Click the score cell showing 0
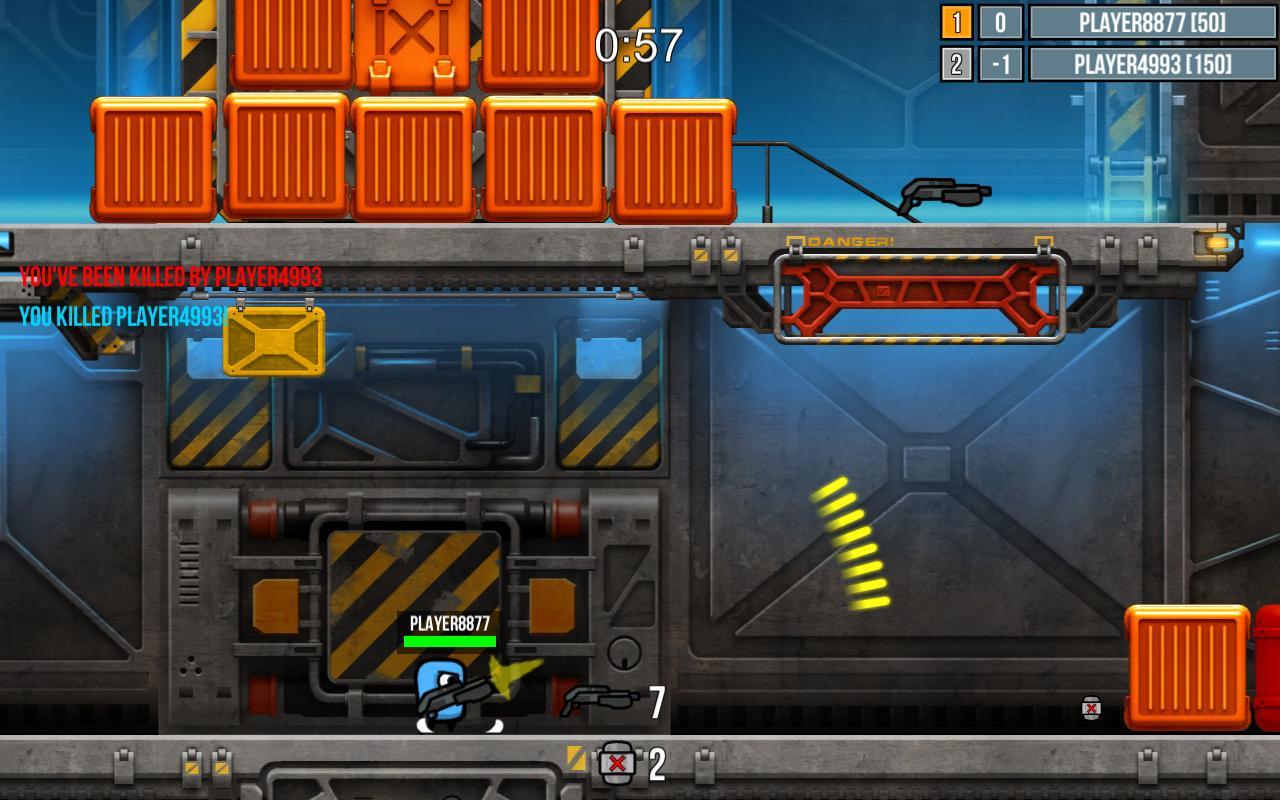The image size is (1280, 800). point(1000,22)
